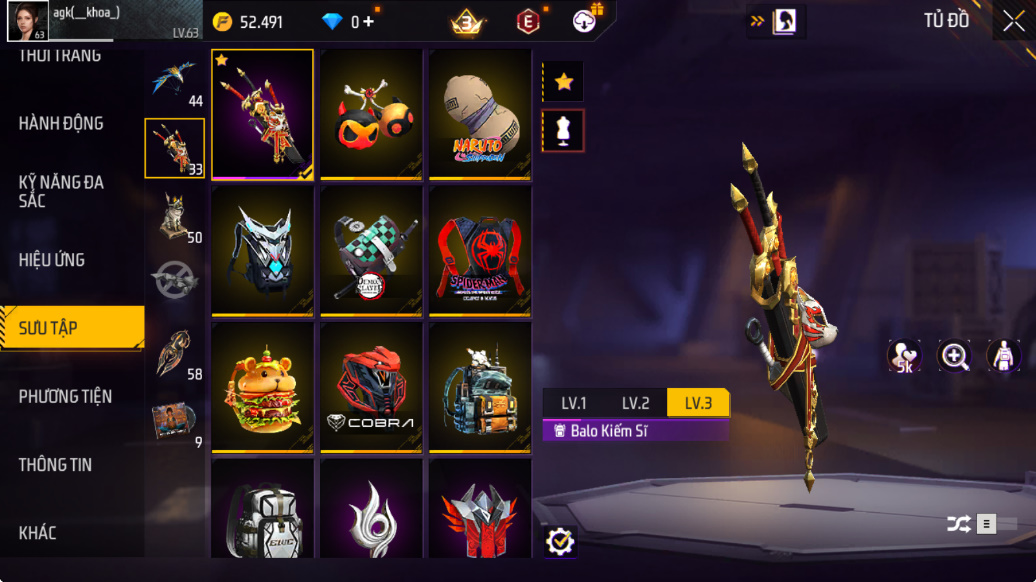The width and height of the screenshot is (1036, 582).
Task: Choose the Spider-Man backpack skin
Action: pos(480,251)
